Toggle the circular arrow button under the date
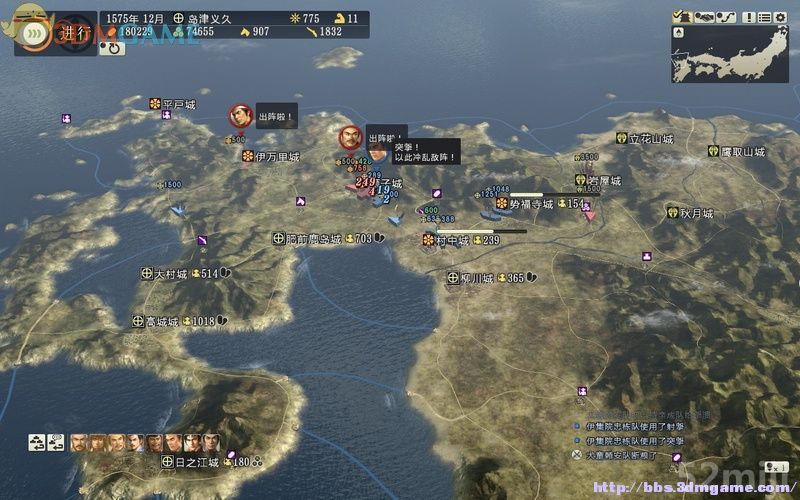The image size is (800, 500). click(111, 47)
